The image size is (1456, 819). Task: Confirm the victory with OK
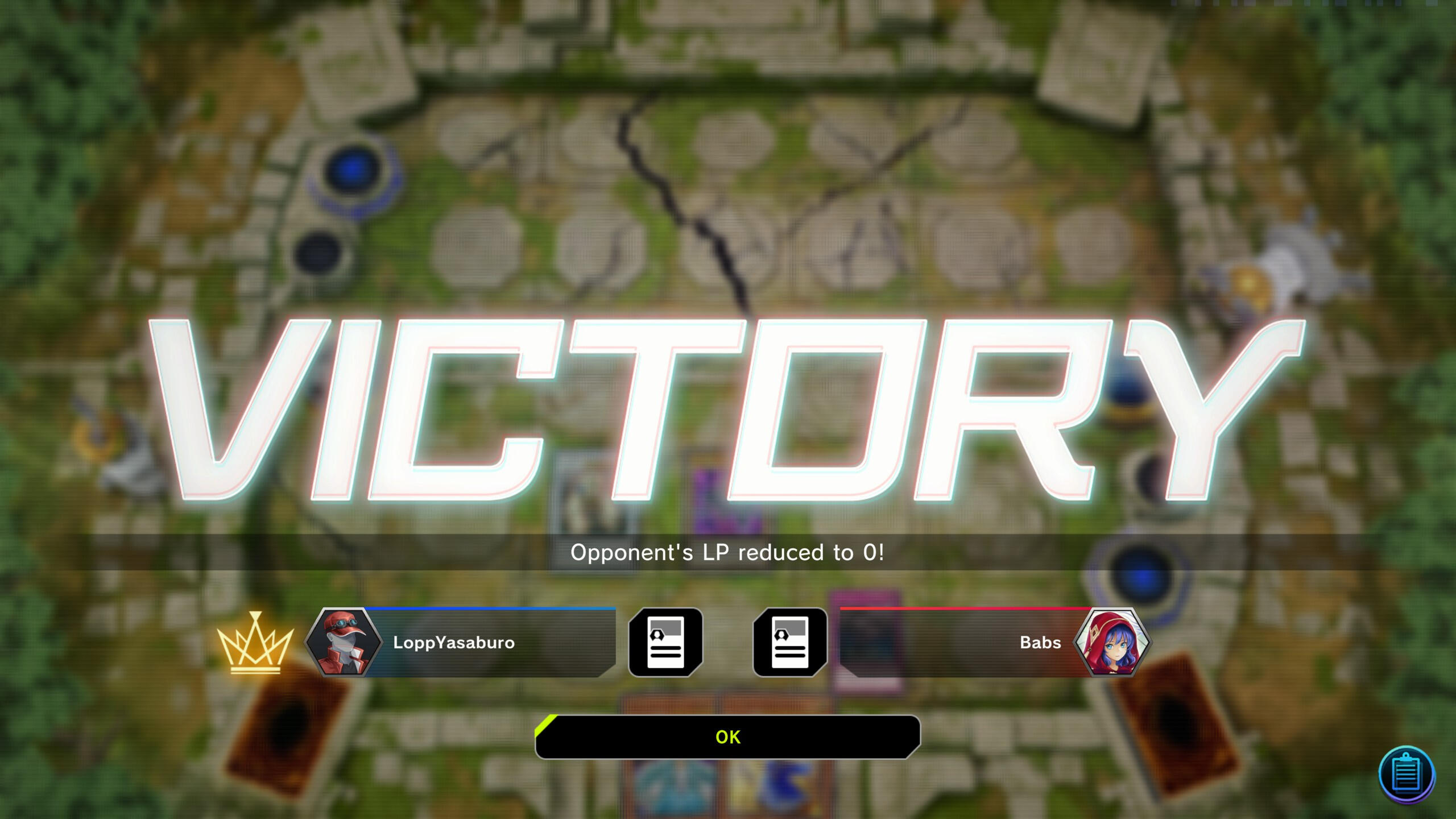click(x=727, y=737)
